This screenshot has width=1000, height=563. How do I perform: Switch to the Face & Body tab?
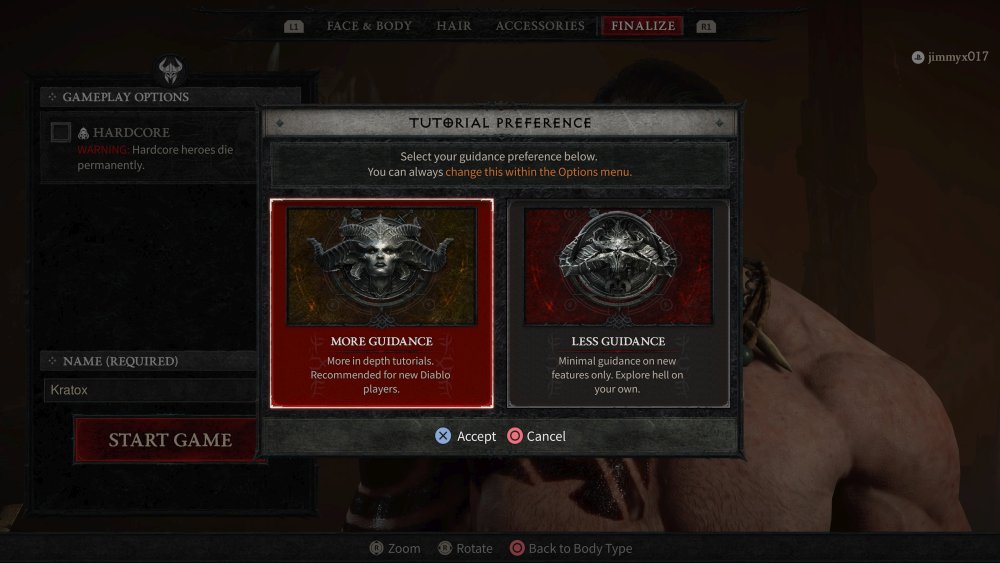click(369, 26)
